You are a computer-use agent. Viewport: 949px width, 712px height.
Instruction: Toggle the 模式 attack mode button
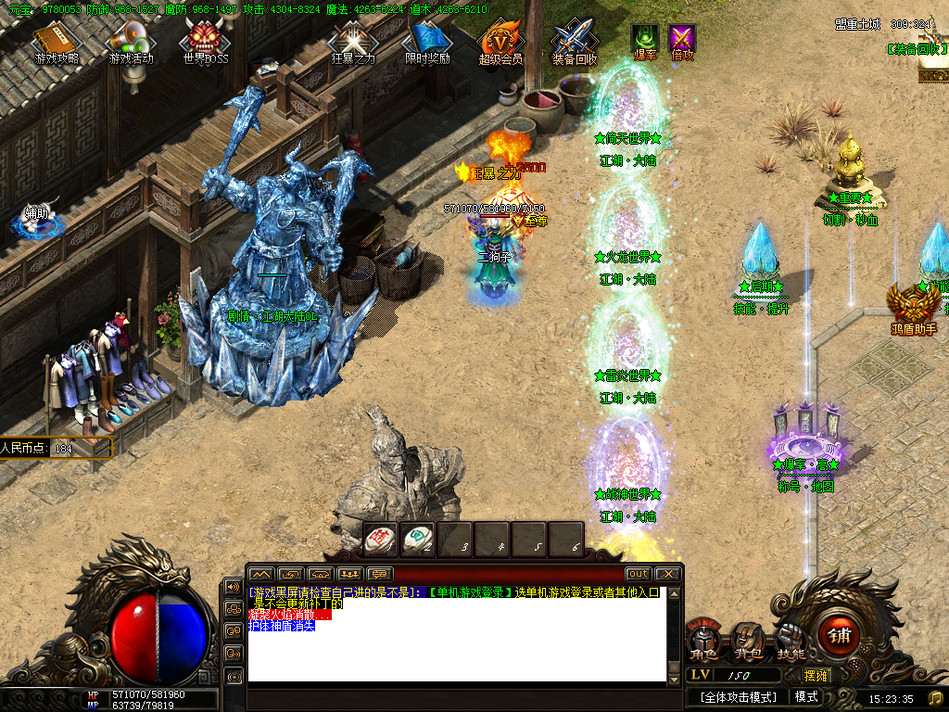pos(806,697)
